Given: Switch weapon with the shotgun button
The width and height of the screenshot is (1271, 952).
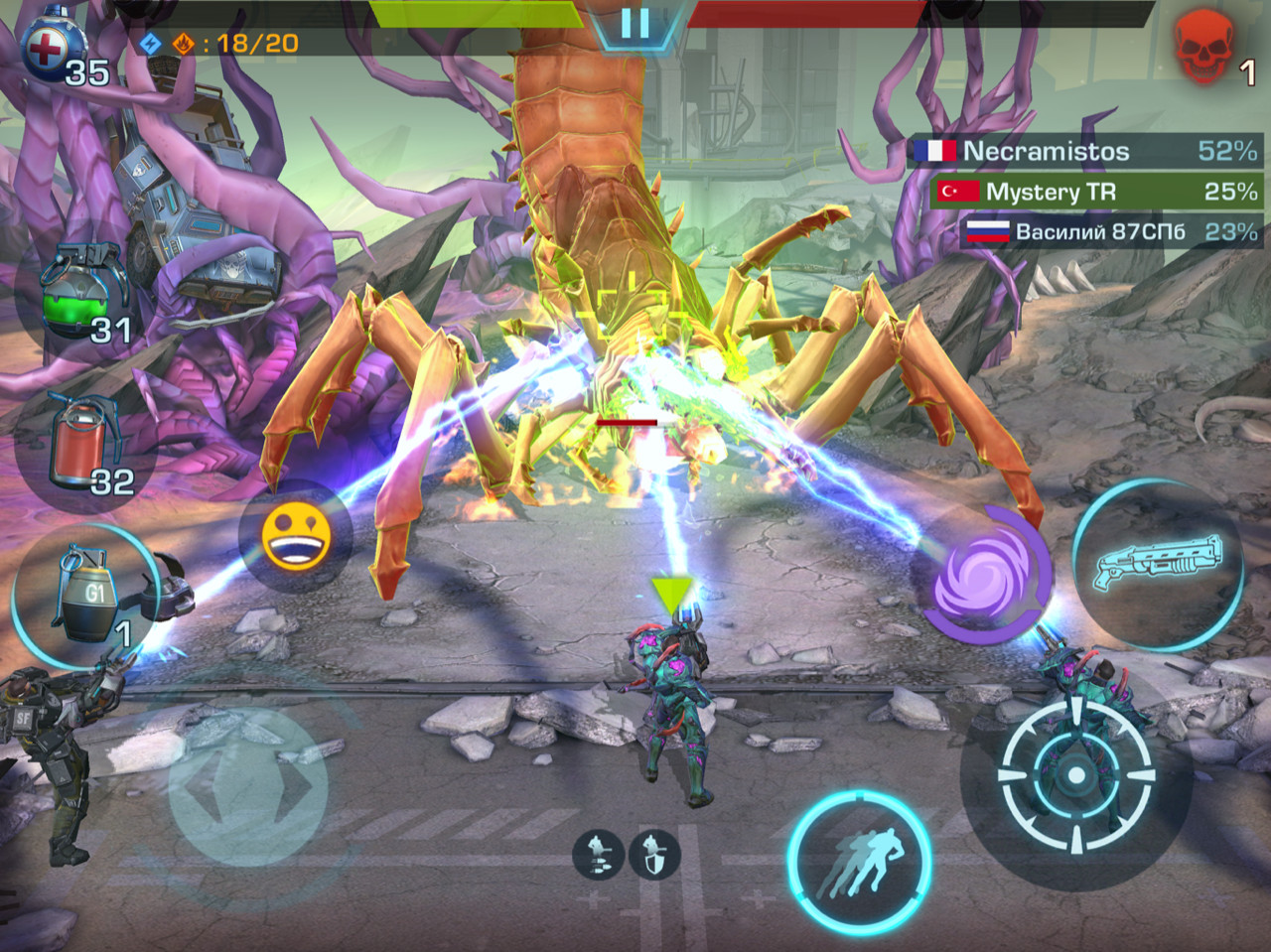Looking at the screenshot, I should click(x=1158, y=562).
